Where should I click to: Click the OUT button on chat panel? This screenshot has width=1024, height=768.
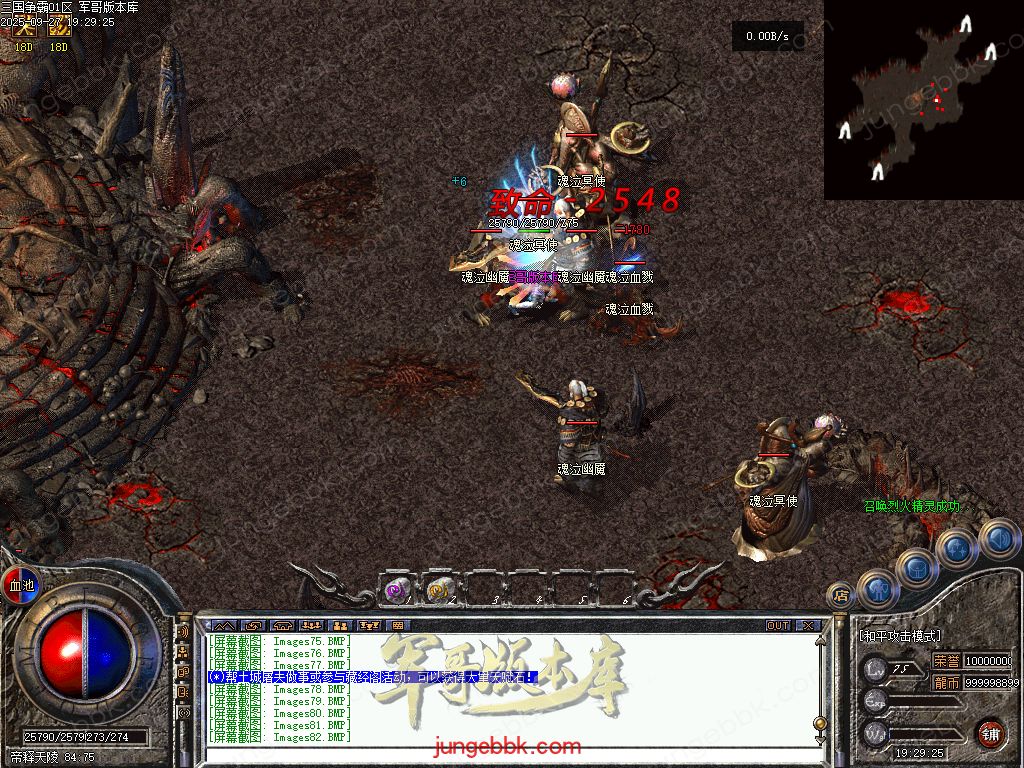point(778,626)
